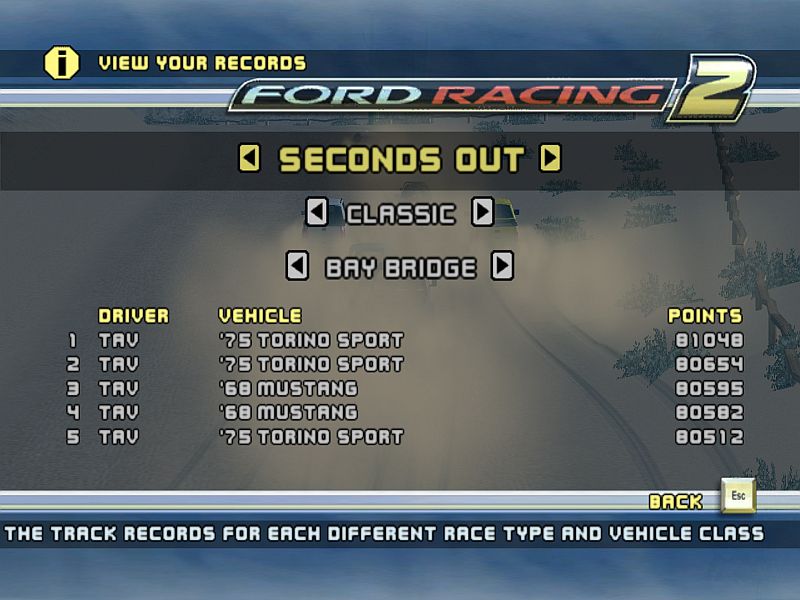Click left arrow beside Seconds Out
800x600 pixels.
250,159
